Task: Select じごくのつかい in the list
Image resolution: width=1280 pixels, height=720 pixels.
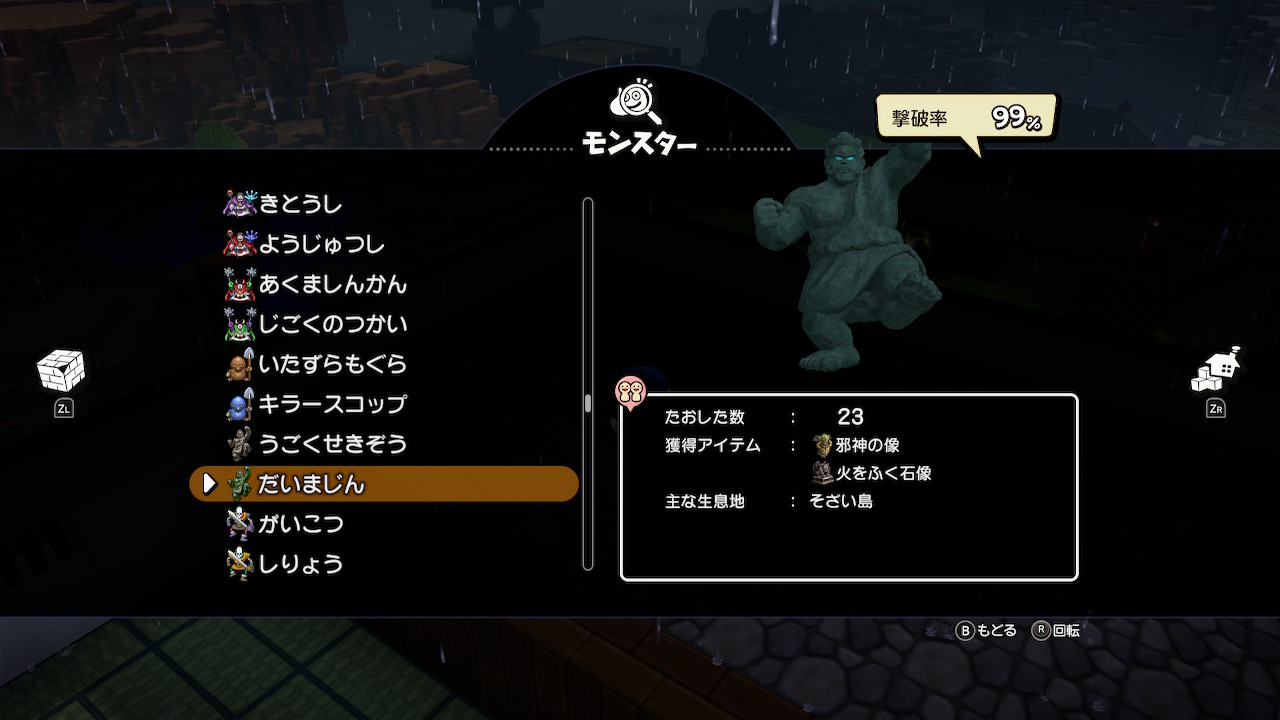Action: 332,324
